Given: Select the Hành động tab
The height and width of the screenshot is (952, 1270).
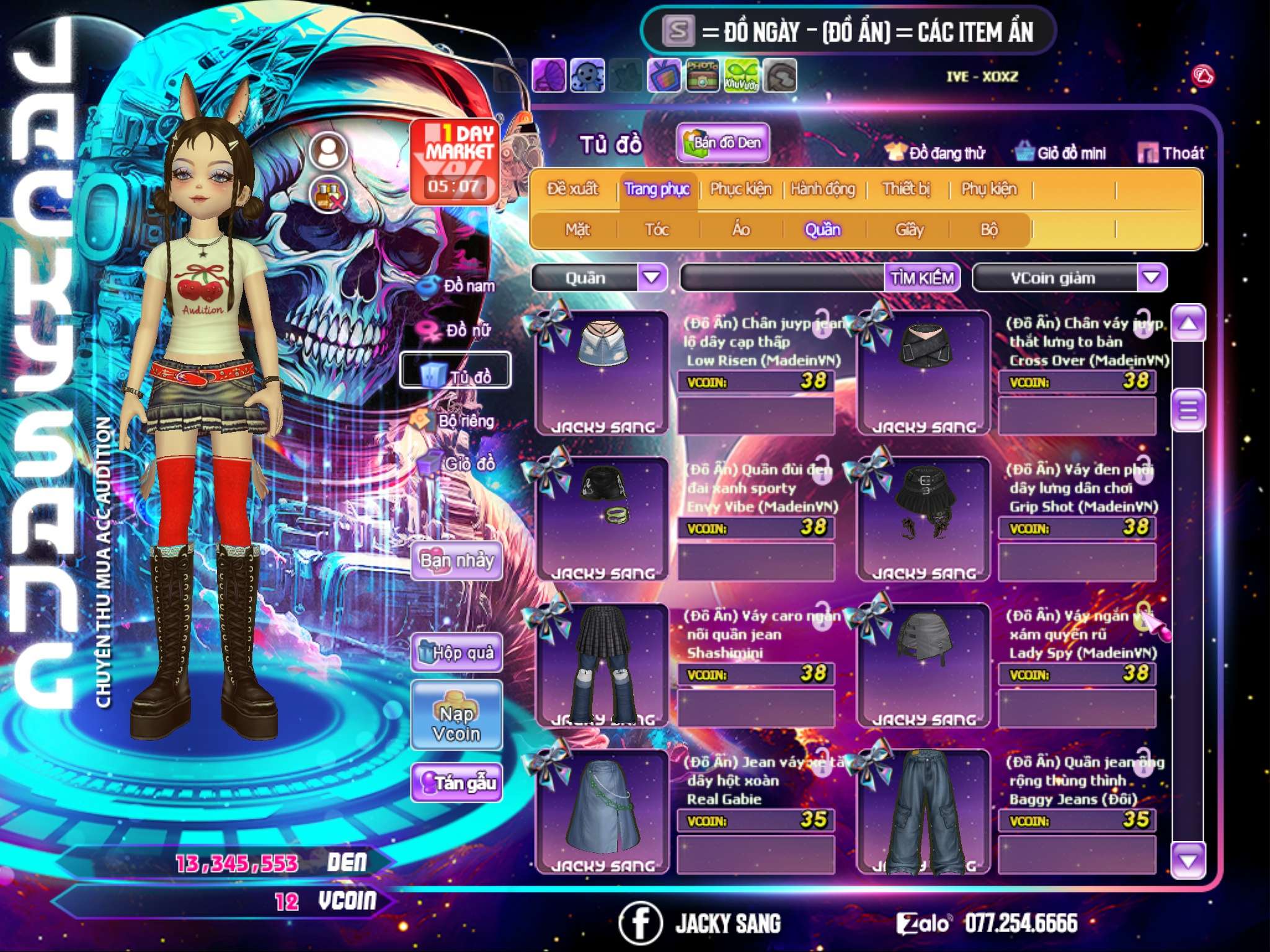Looking at the screenshot, I should (x=822, y=189).
